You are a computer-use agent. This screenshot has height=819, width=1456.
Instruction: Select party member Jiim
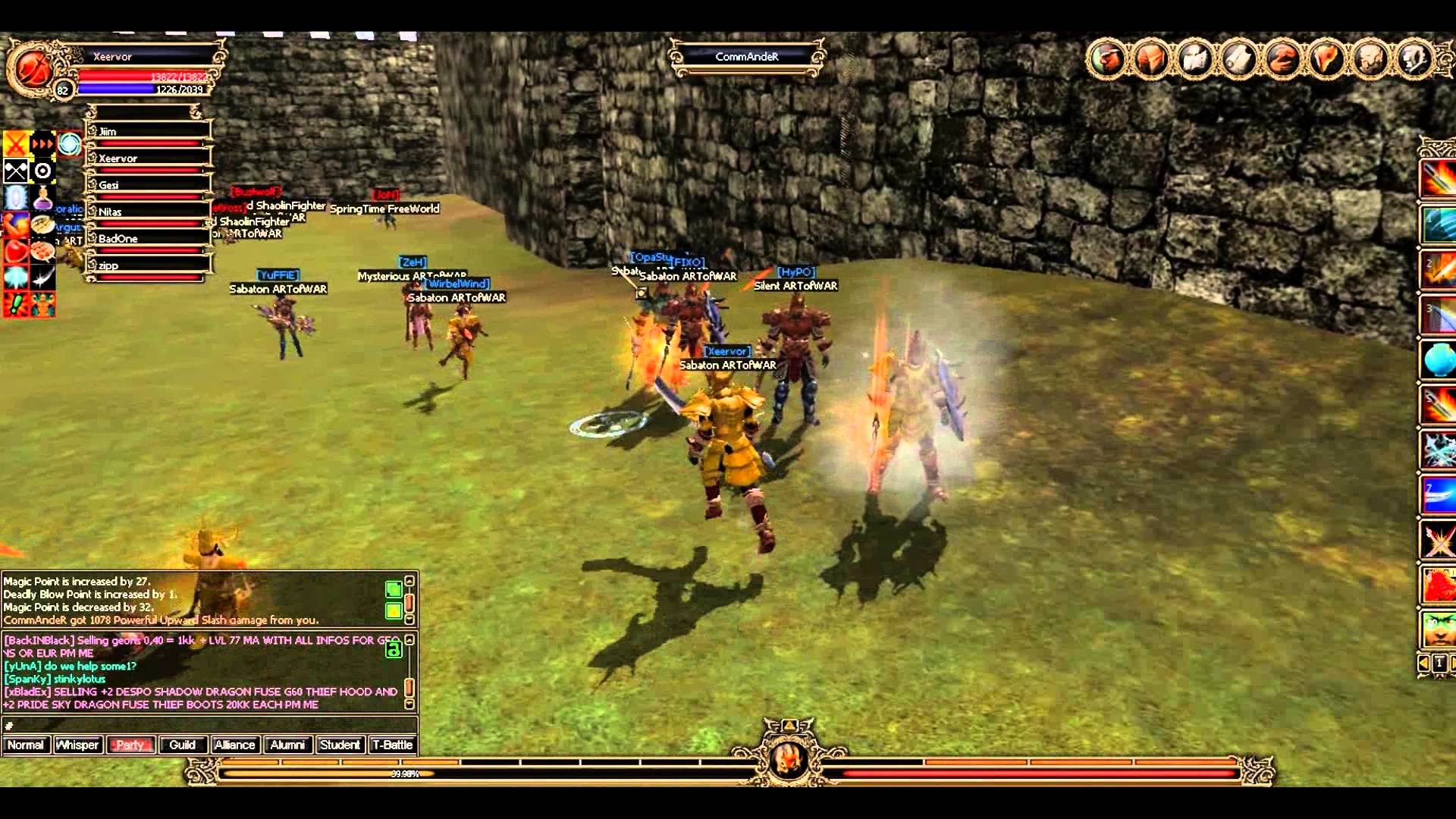coord(148,132)
